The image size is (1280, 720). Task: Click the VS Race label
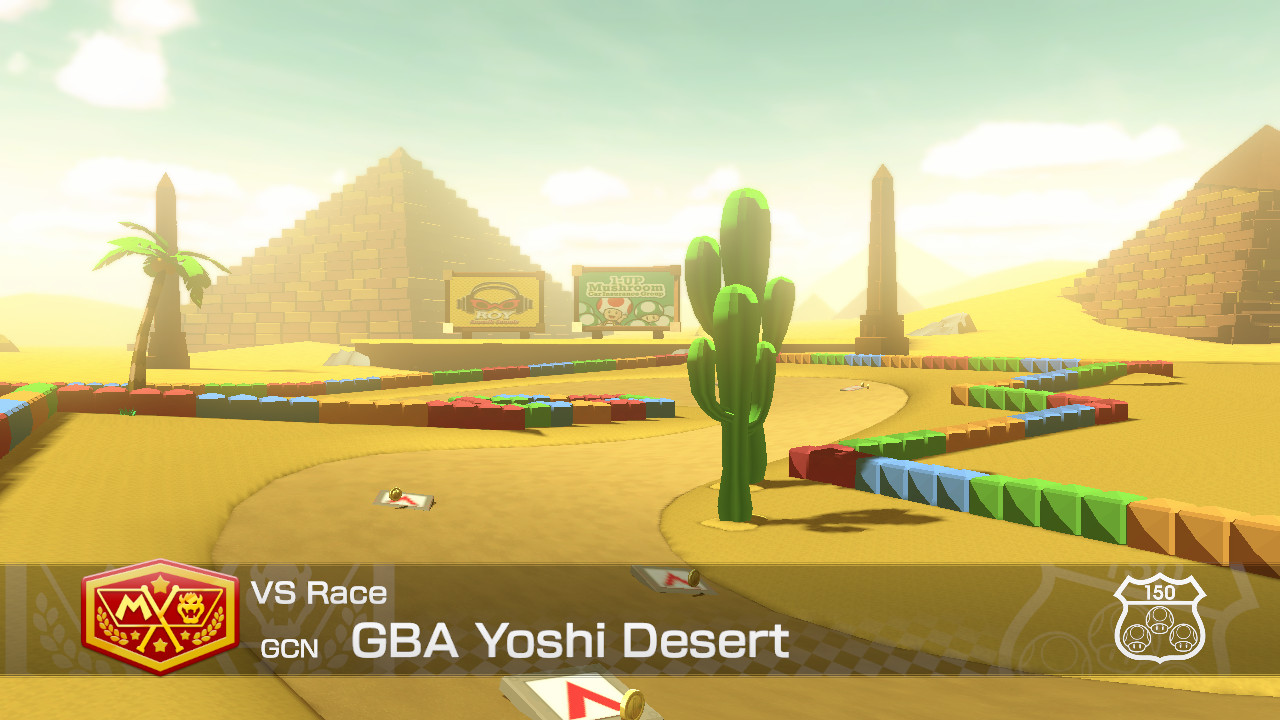[320, 592]
